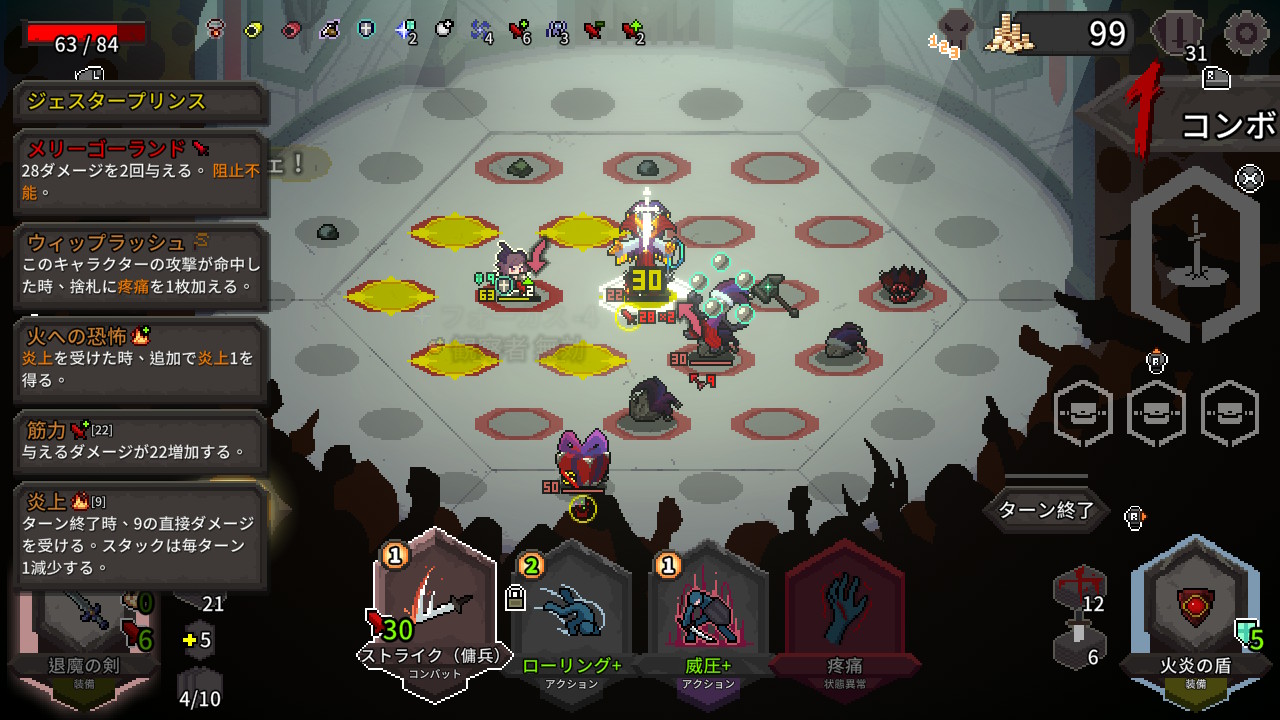View the discard pile with 12 cards

click(x=1079, y=590)
